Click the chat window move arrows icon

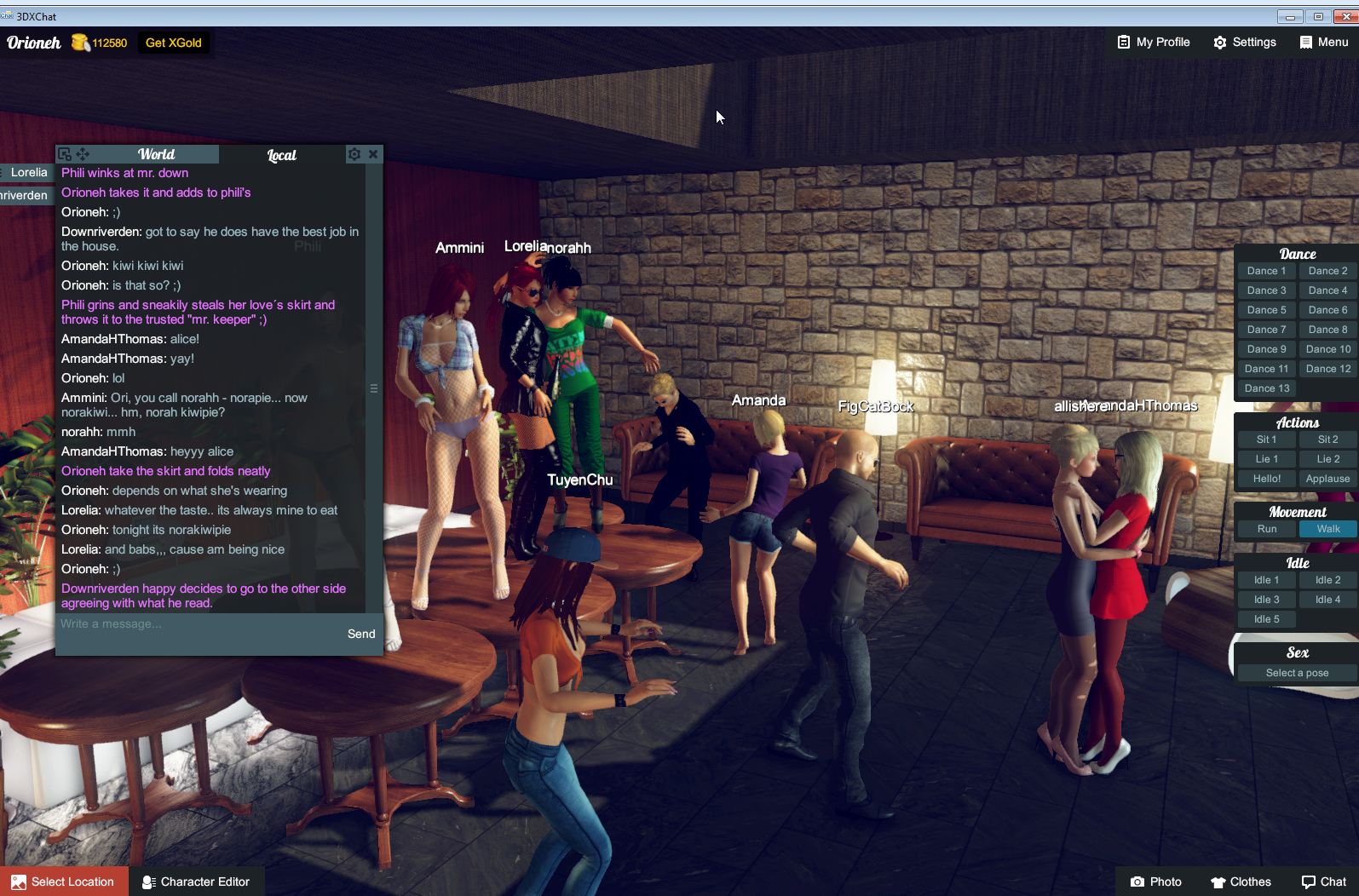click(x=82, y=154)
